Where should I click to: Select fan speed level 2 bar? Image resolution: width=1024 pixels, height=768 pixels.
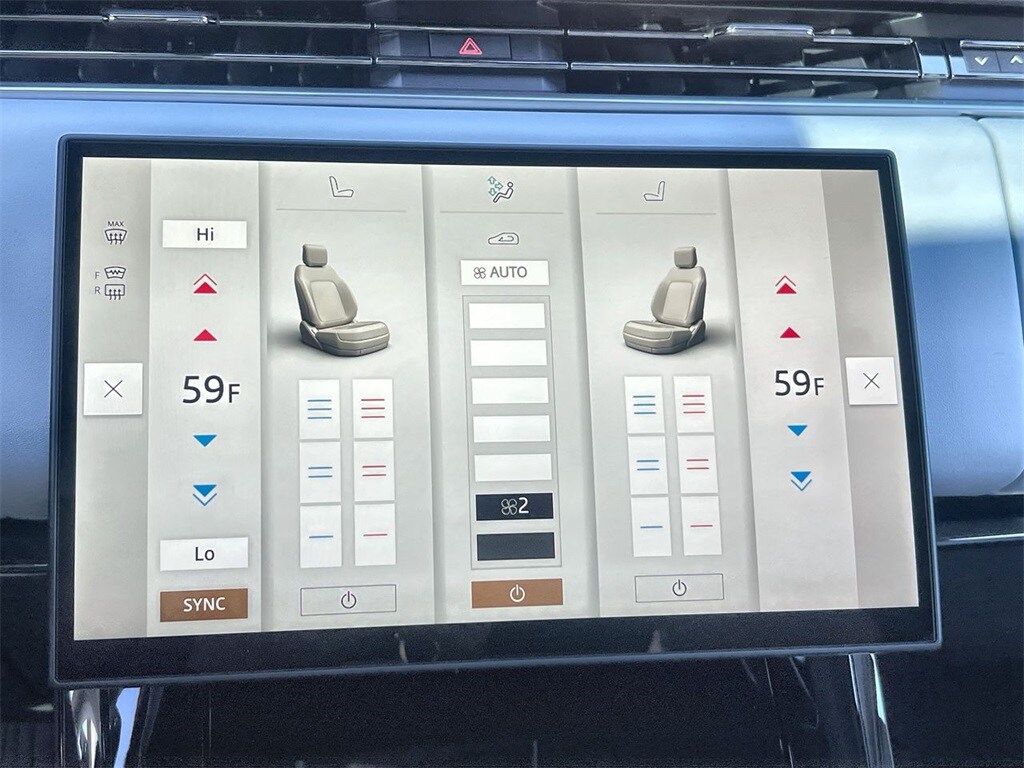click(x=515, y=507)
